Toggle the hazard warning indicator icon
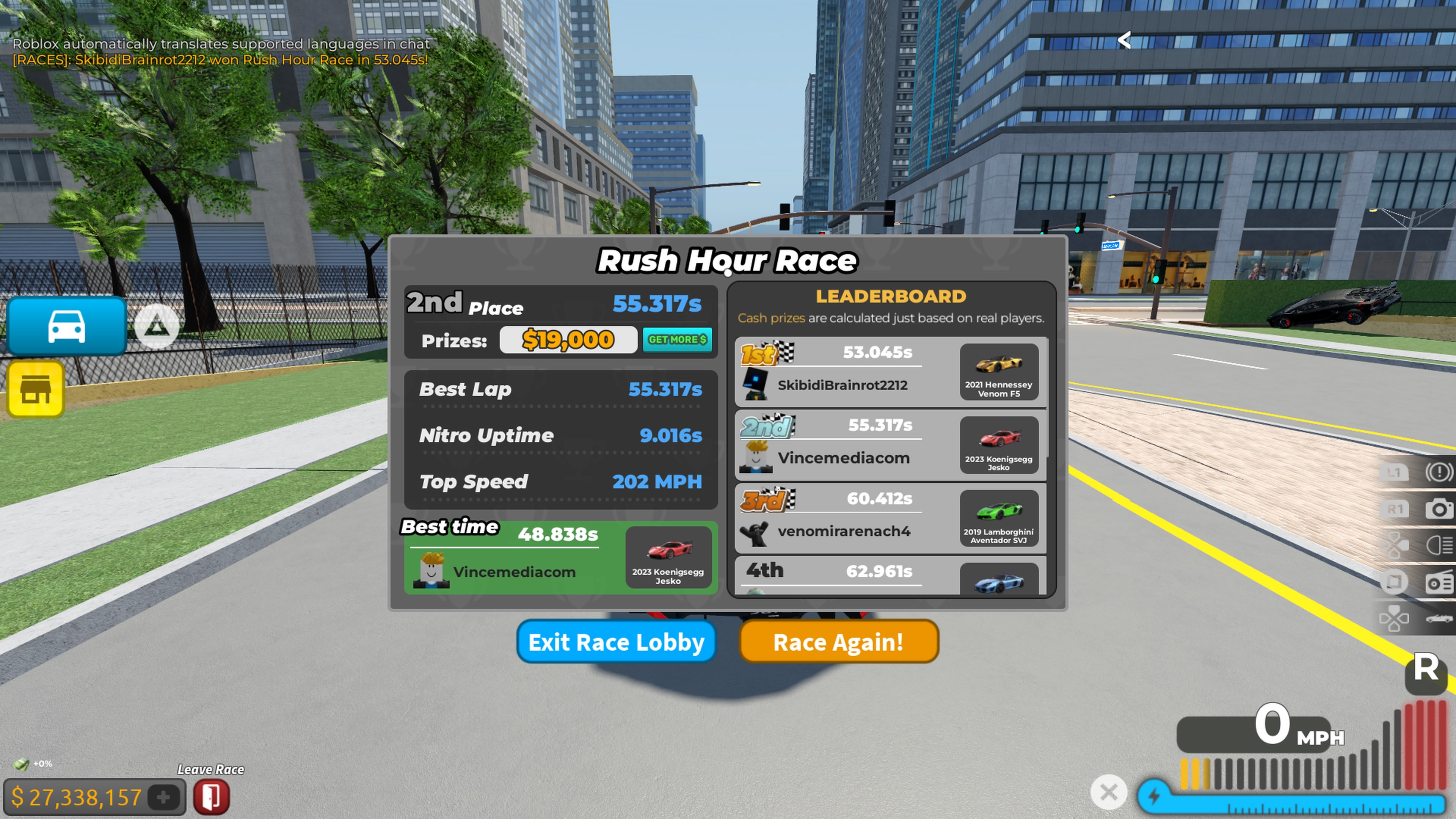 (x=1439, y=472)
